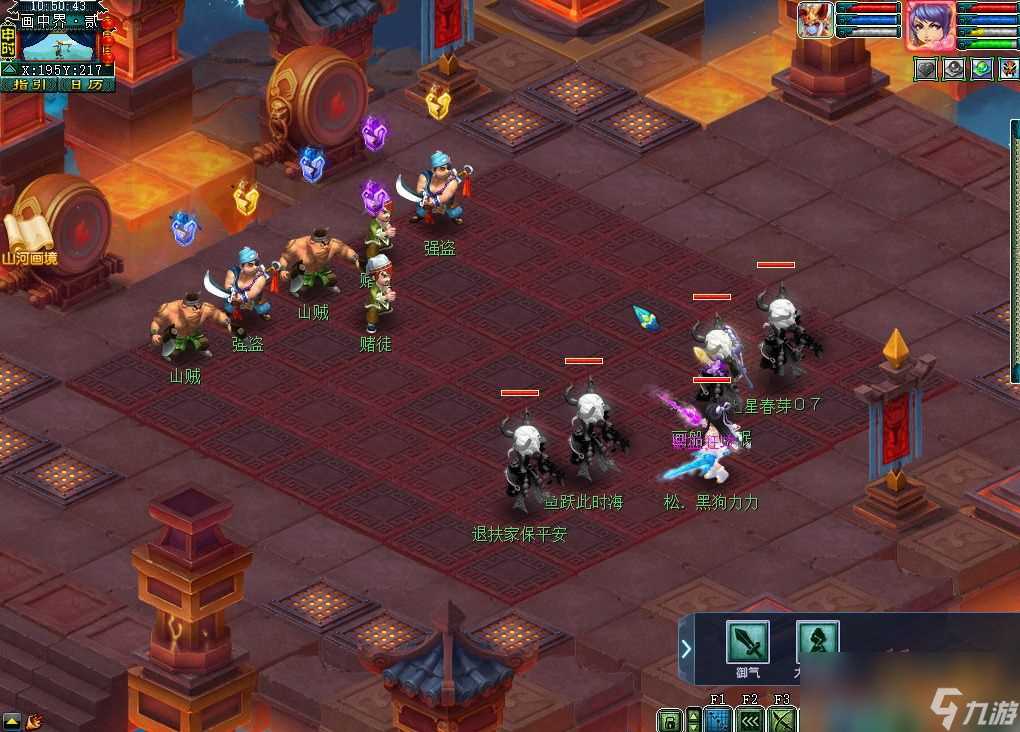Viewport: 1020px width, 732px height.
Task: Use the F2 triple-arrow hotbar skill
Action: 750,720
